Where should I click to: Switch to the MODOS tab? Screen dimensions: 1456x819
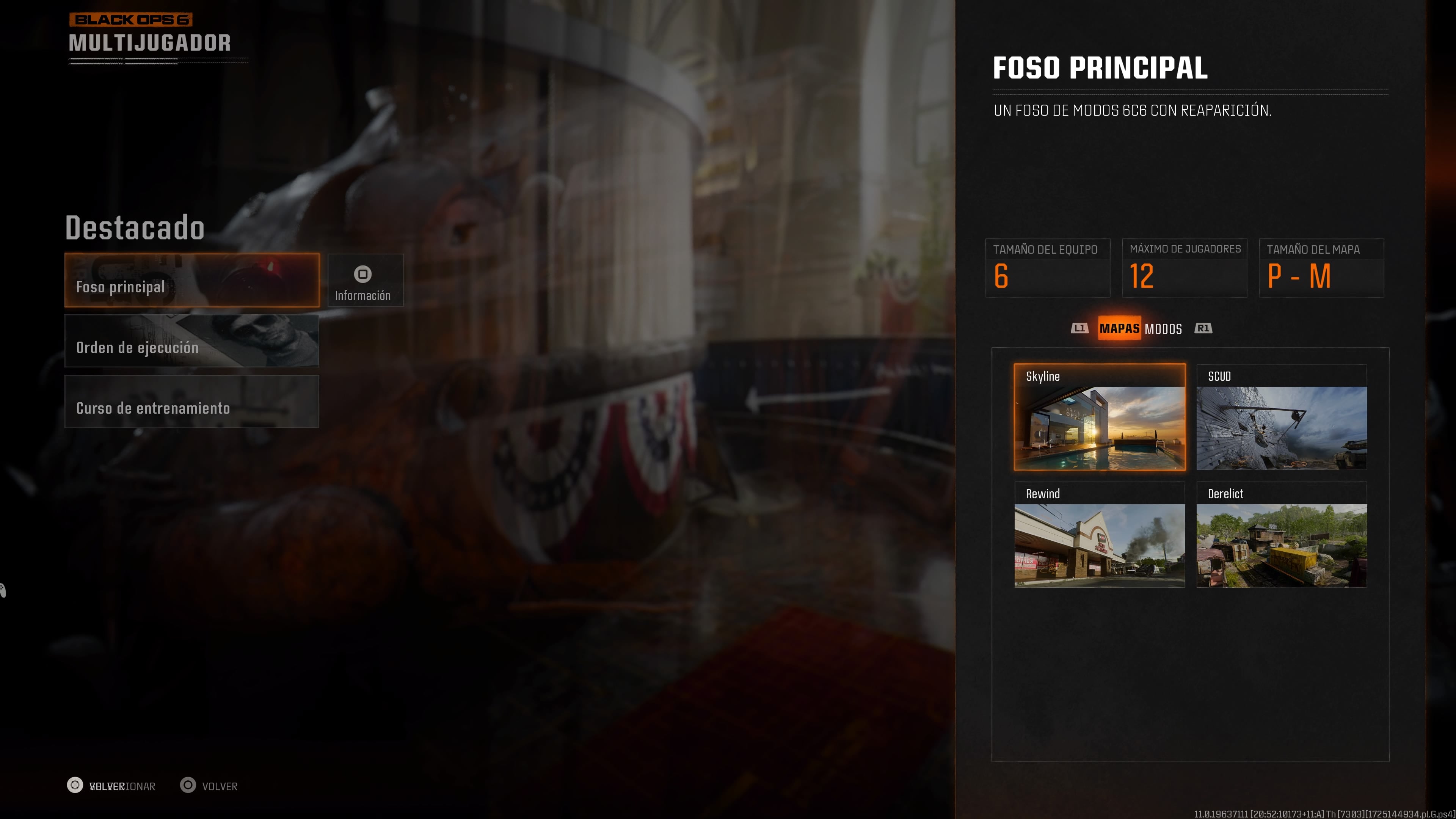1163,329
